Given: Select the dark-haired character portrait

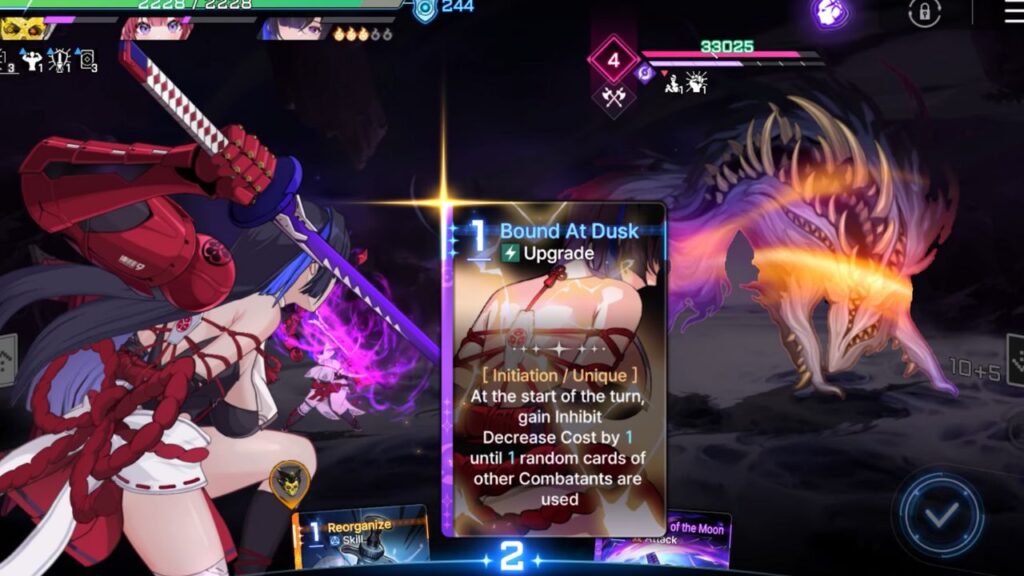Looking at the screenshot, I should click(290, 27).
